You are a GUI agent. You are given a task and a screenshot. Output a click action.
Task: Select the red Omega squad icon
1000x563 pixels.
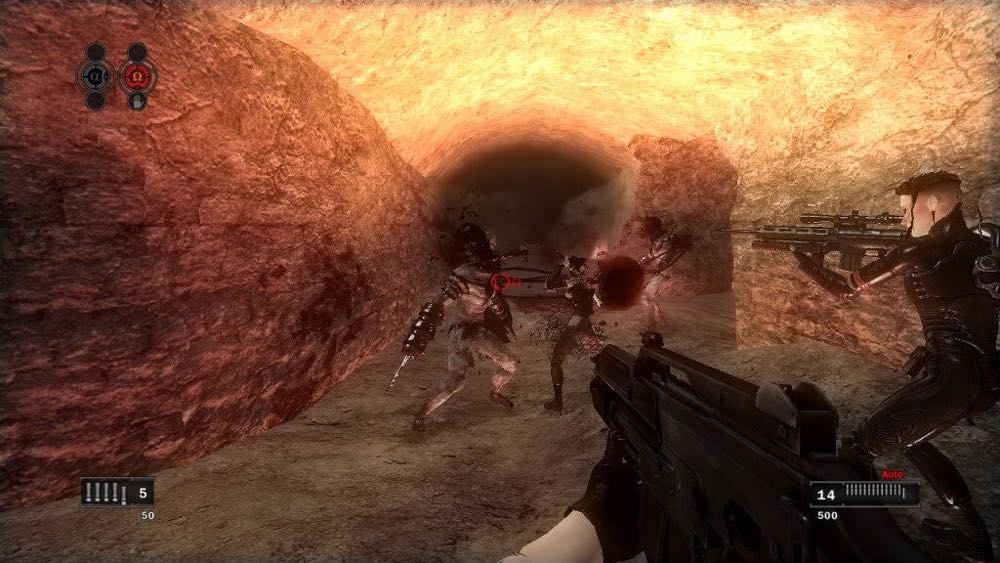[137, 76]
